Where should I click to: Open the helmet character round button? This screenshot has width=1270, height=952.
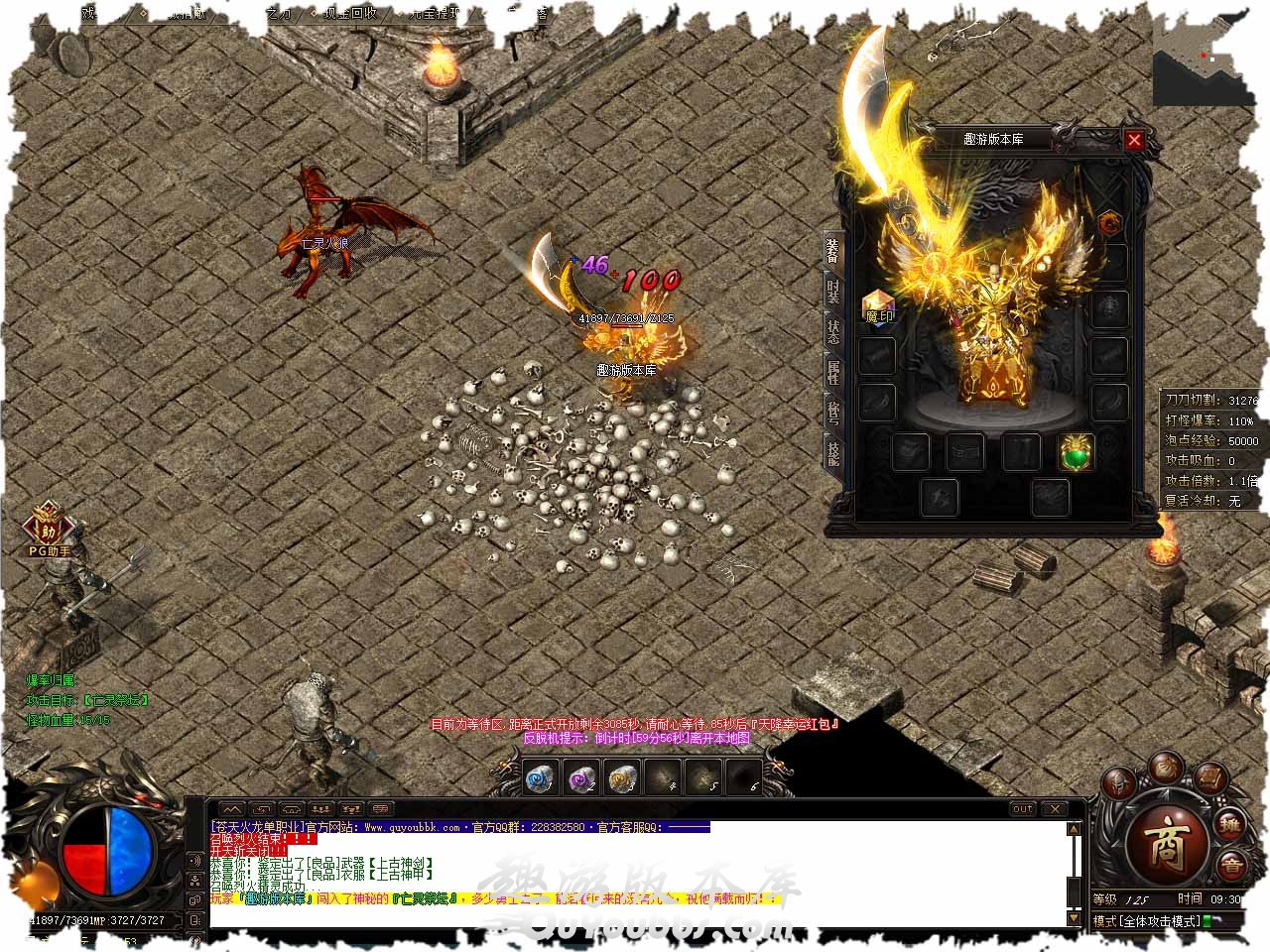[1121, 783]
